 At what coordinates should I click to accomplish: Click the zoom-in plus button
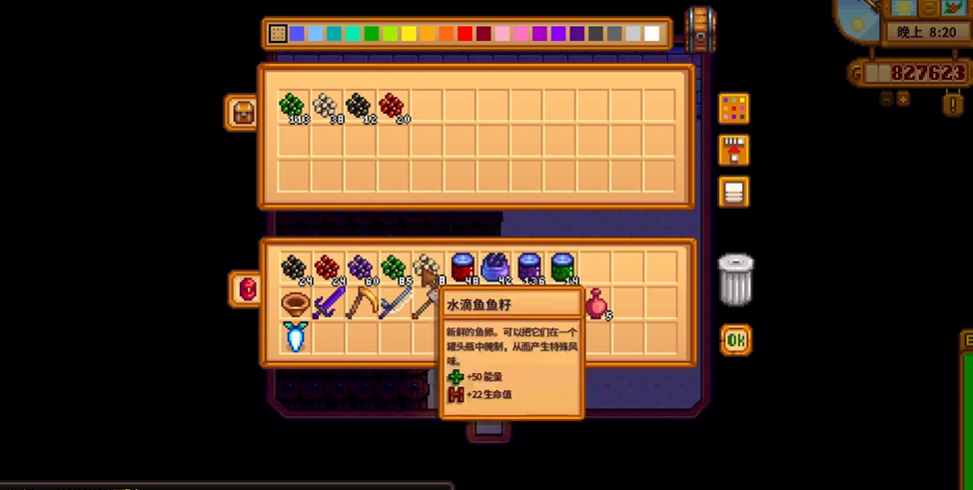[903, 99]
